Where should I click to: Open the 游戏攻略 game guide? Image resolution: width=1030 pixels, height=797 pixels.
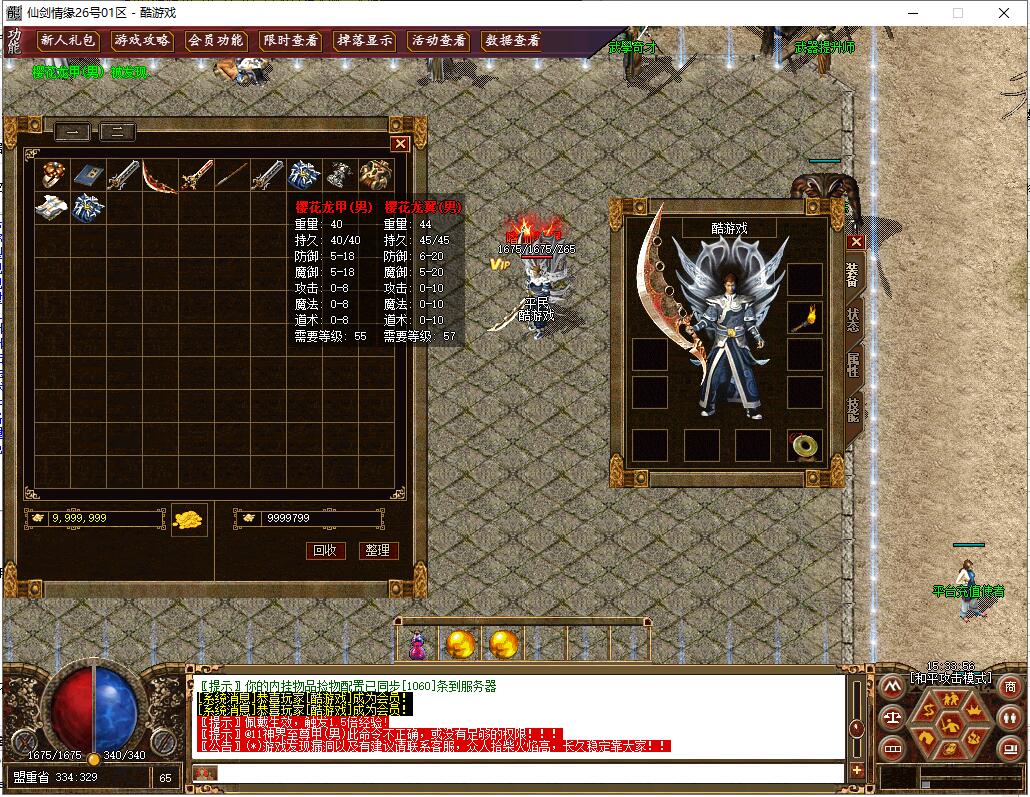pos(143,41)
